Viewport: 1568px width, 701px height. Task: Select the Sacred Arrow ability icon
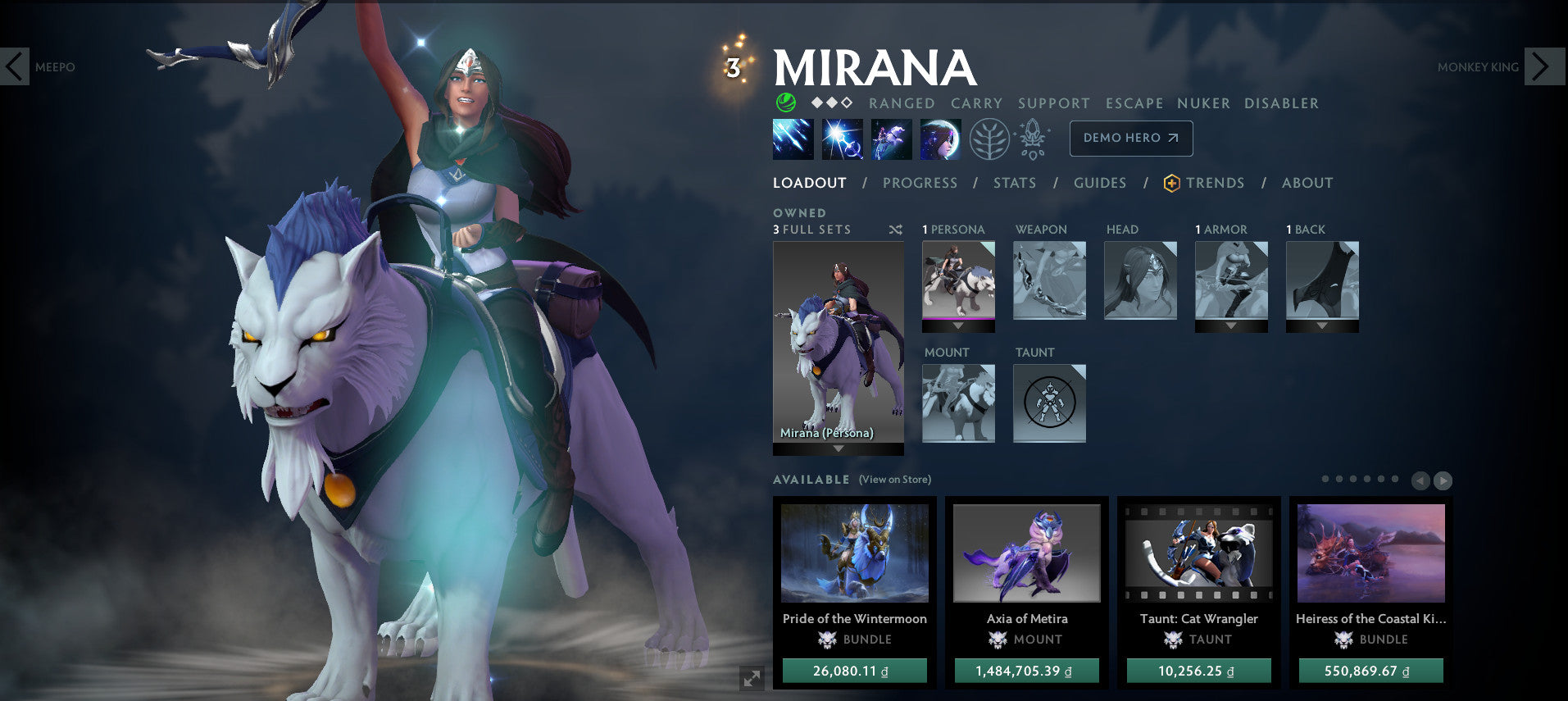point(842,139)
